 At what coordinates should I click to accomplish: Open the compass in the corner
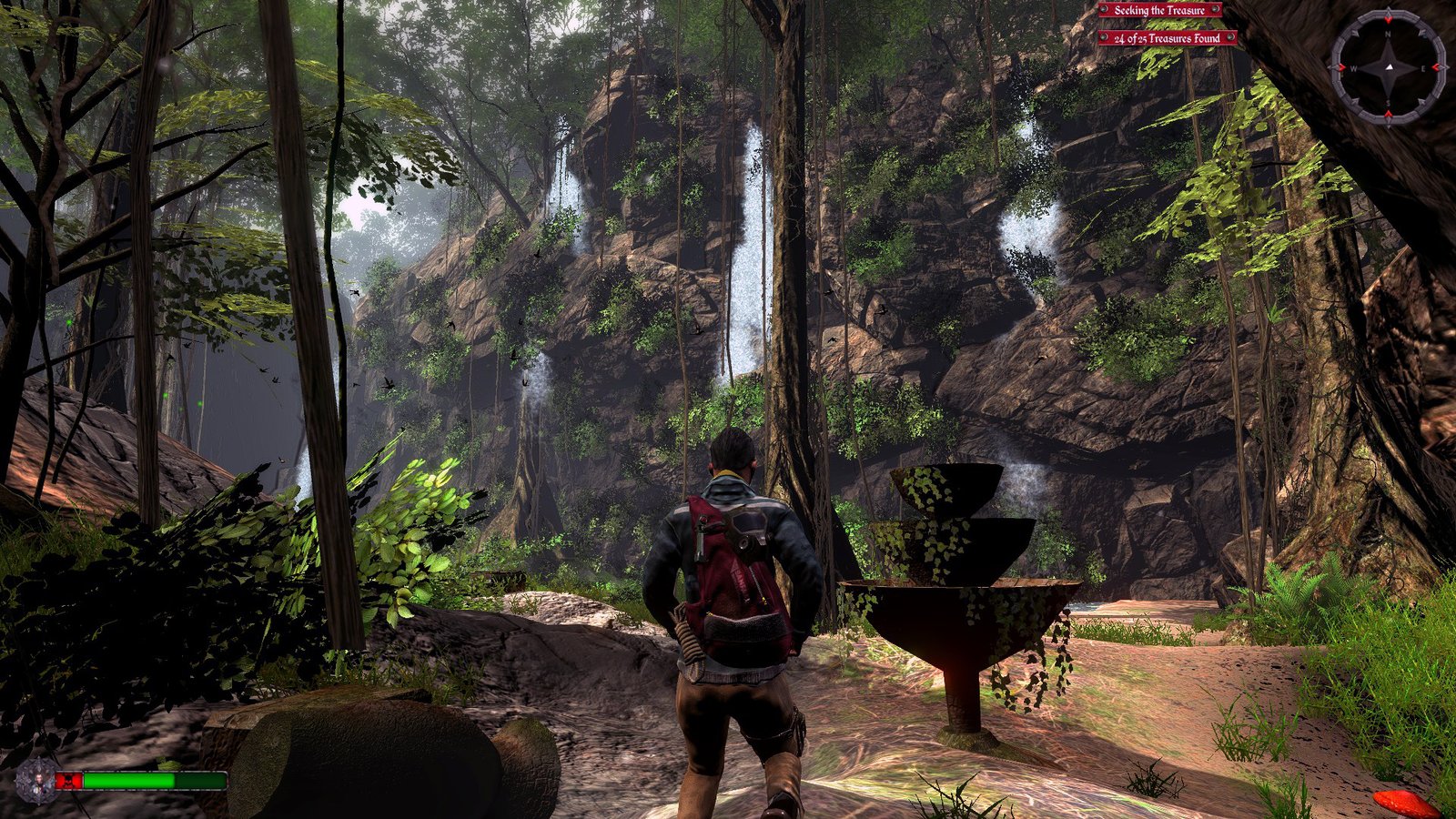point(1388,67)
